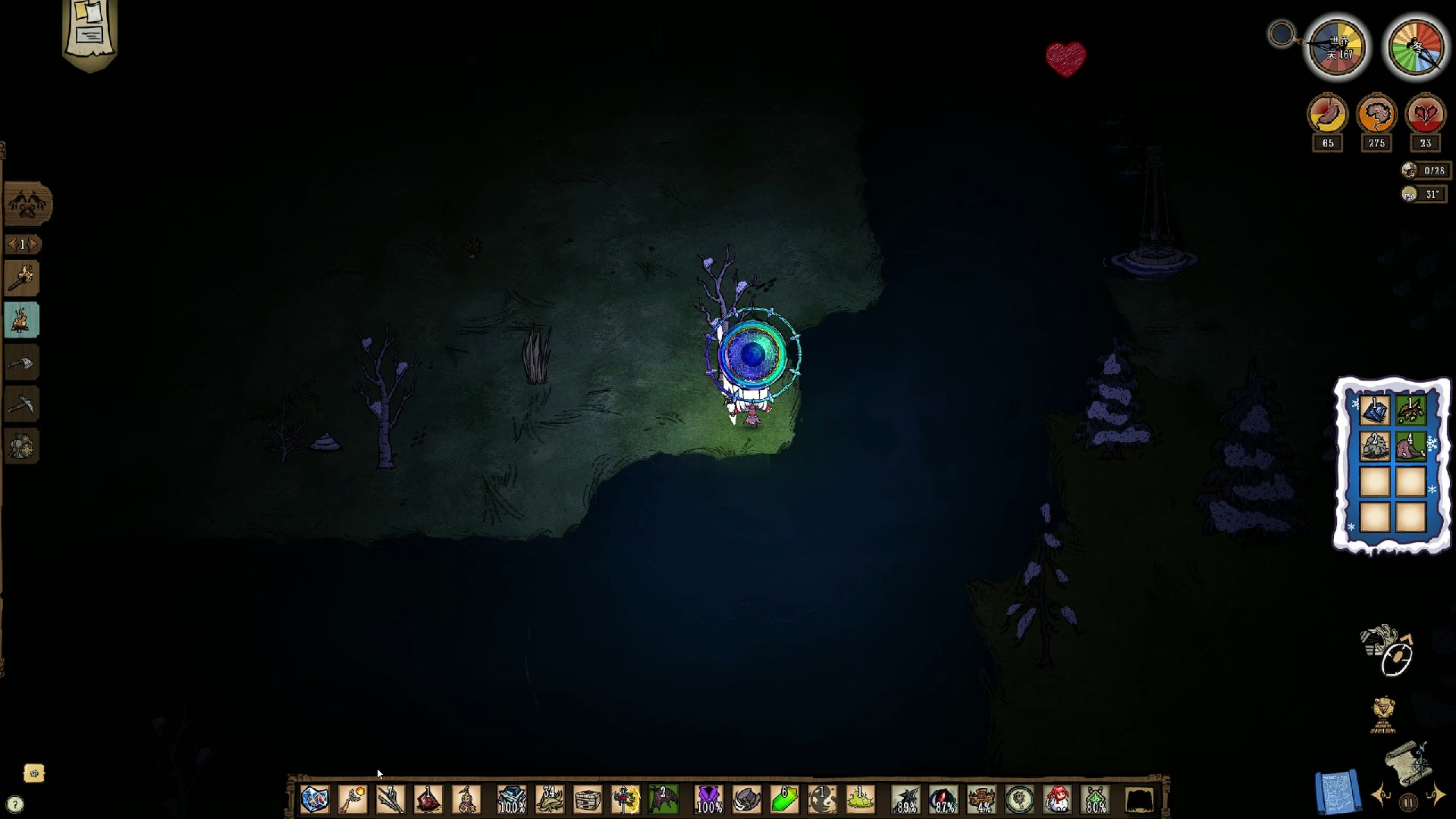Take the rocks stack from the container
The width and height of the screenshot is (1456, 819).
coord(1374,447)
